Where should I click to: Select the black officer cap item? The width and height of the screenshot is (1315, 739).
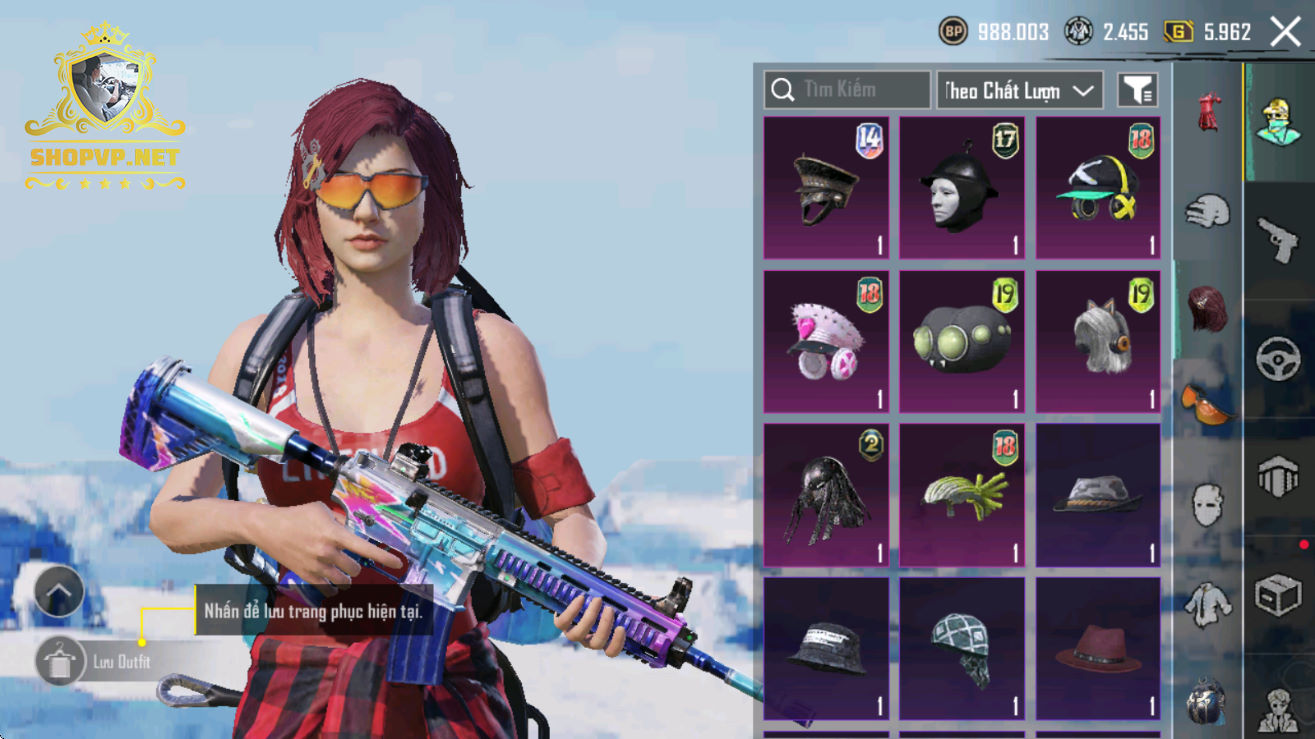tap(826, 188)
